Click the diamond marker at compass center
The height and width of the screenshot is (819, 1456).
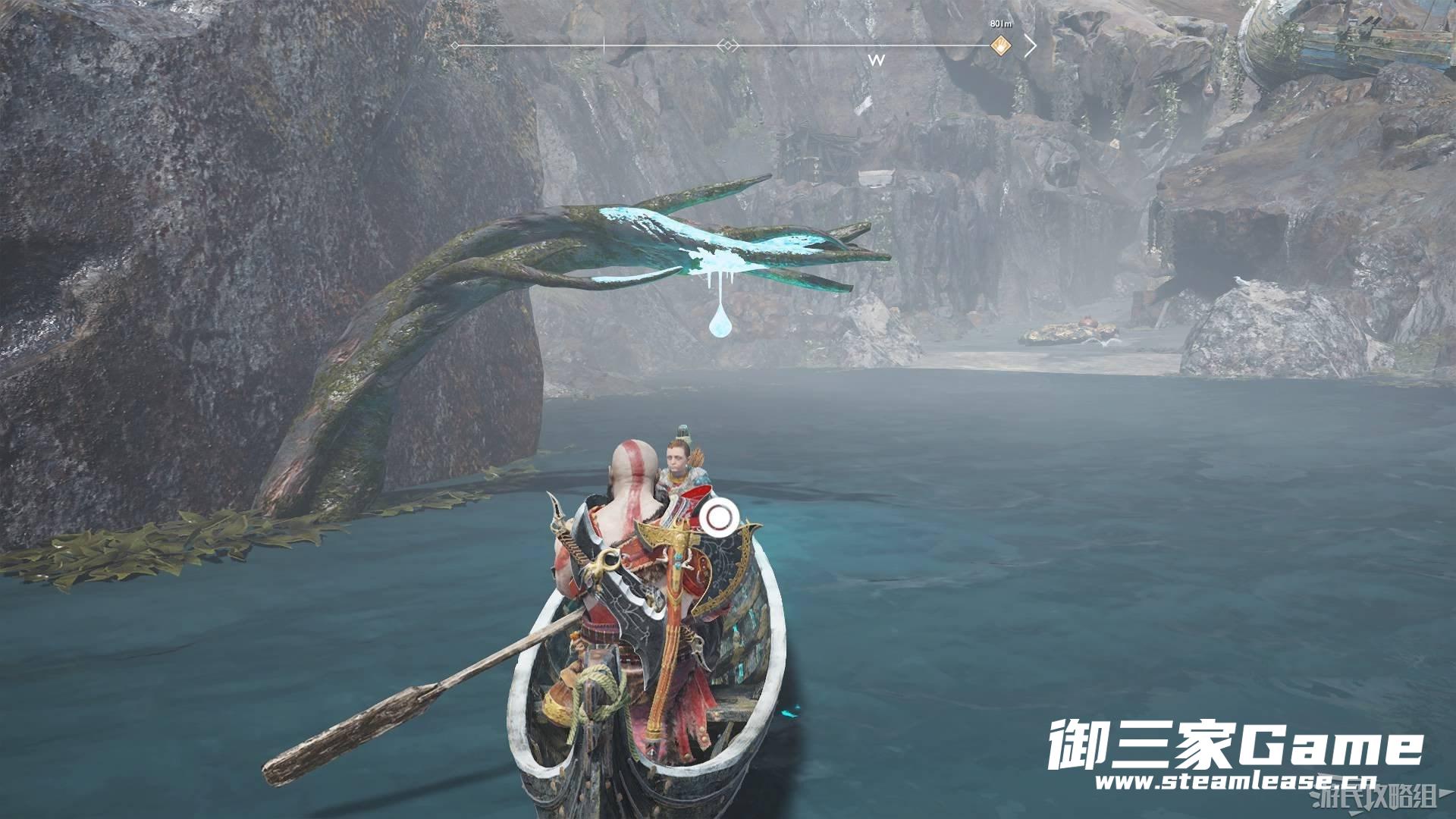pos(727,46)
